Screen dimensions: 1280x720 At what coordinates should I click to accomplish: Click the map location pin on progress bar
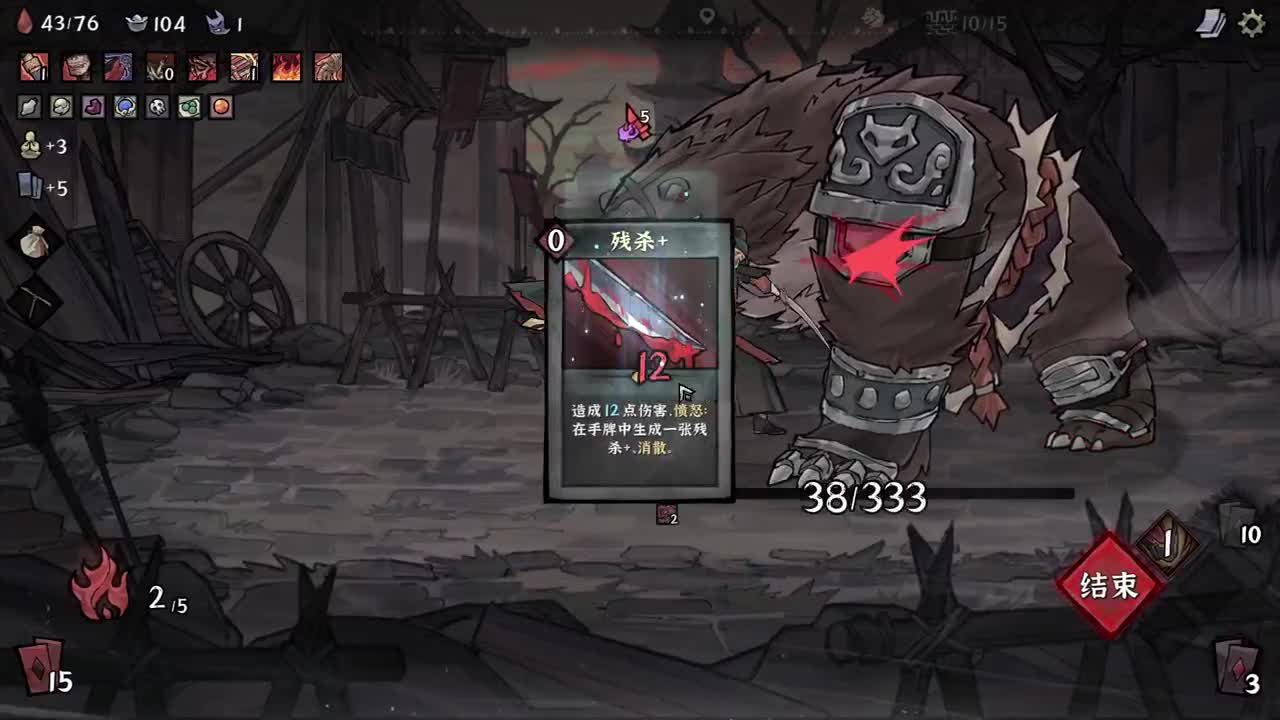pos(707,17)
